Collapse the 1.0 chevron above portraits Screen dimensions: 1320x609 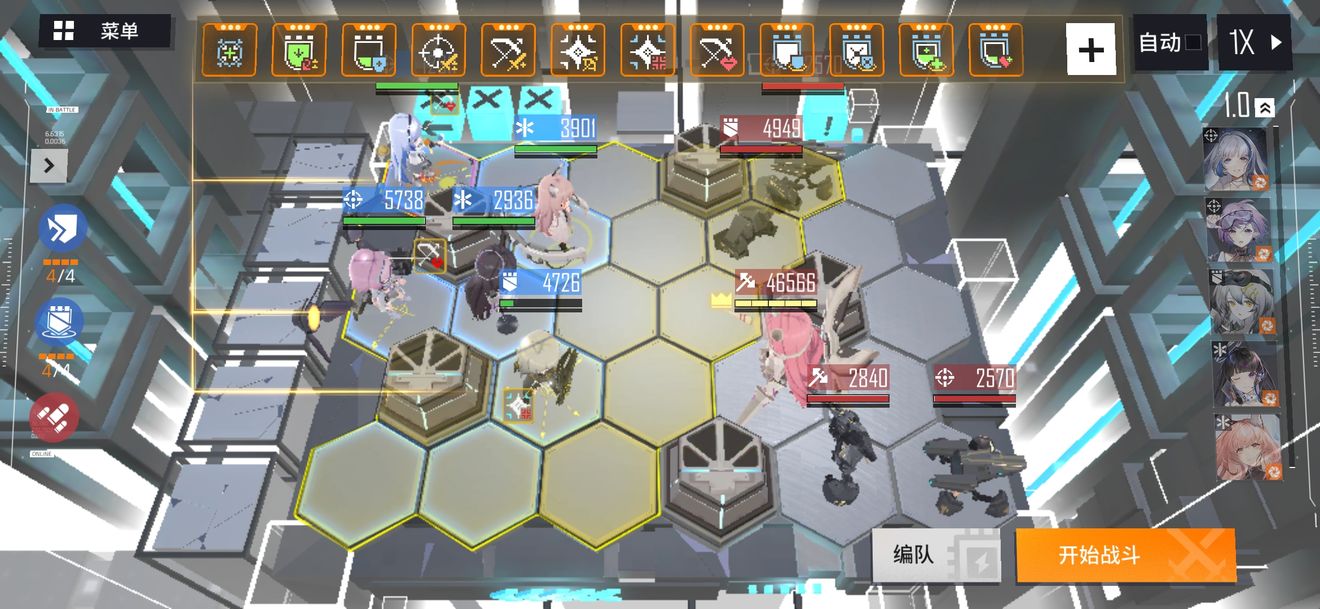(x=1265, y=107)
